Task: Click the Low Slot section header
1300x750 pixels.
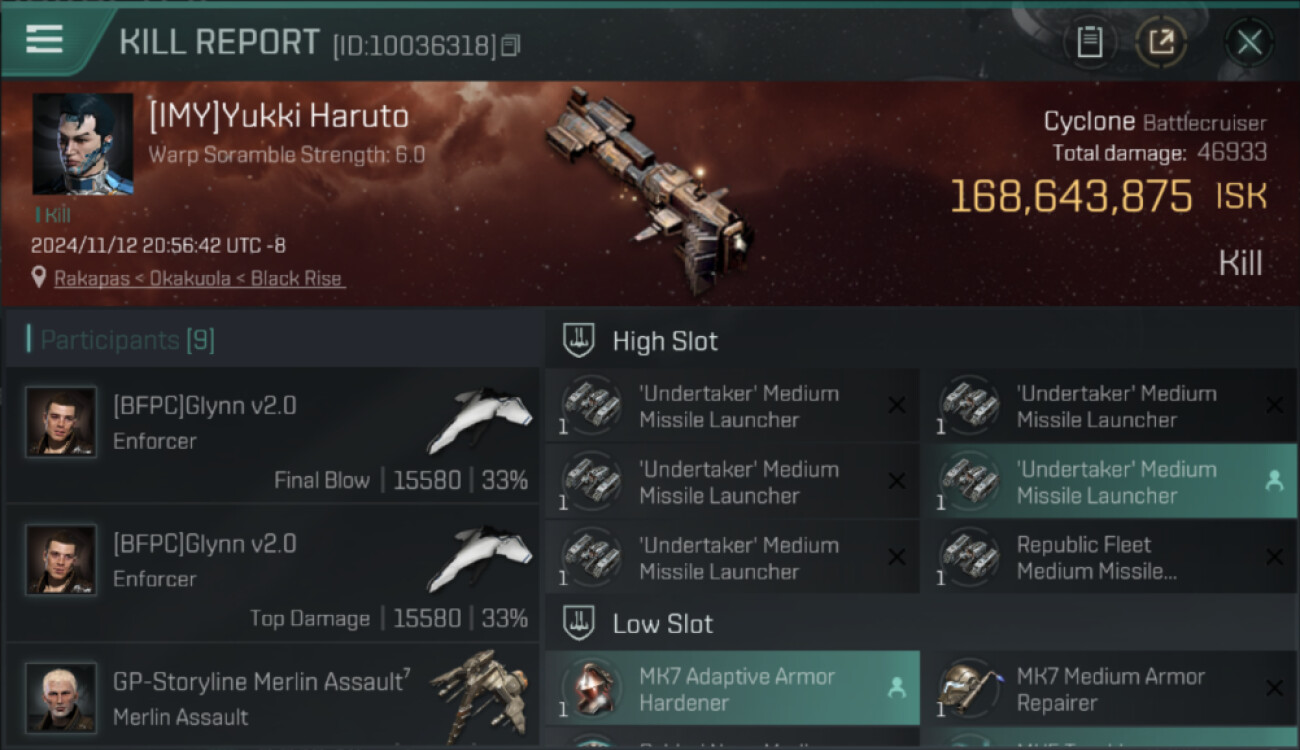Action: 662,624
